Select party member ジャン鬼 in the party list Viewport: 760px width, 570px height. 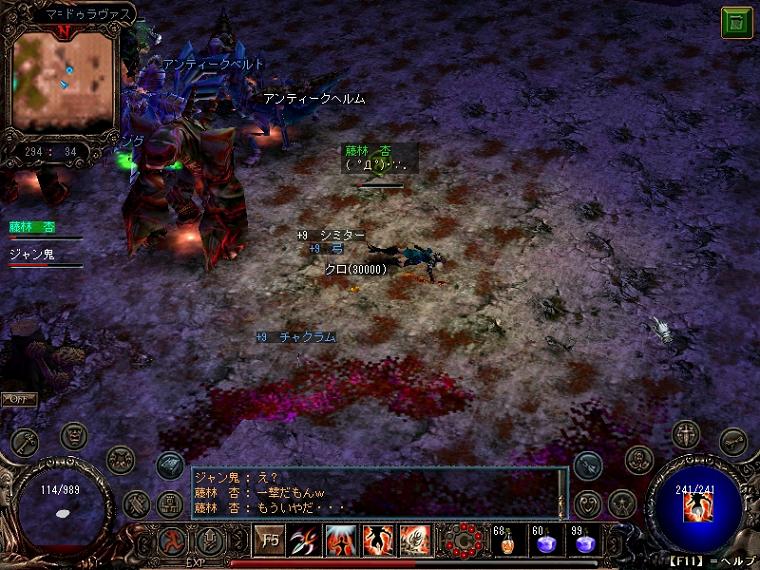coord(32,255)
